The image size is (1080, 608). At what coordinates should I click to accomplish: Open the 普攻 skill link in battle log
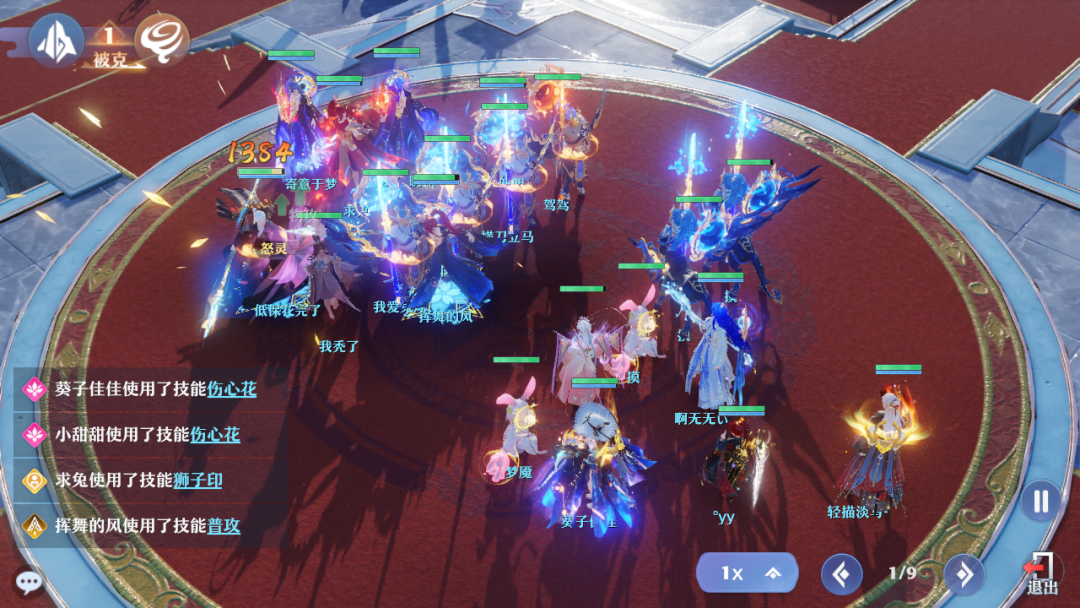click(223, 526)
